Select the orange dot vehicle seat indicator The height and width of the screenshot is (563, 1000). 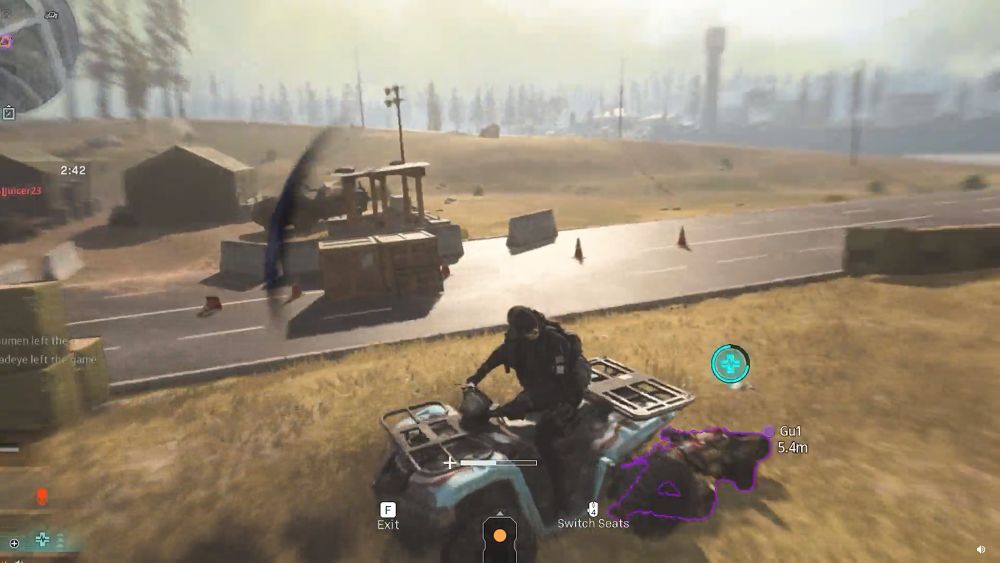499,536
